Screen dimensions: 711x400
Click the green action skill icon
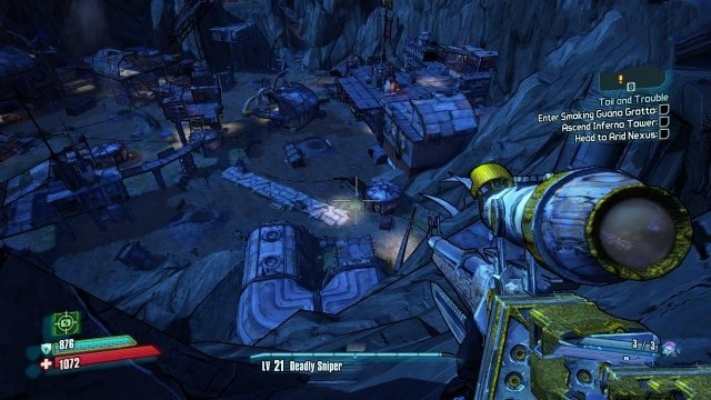click(x=65, y=323)
